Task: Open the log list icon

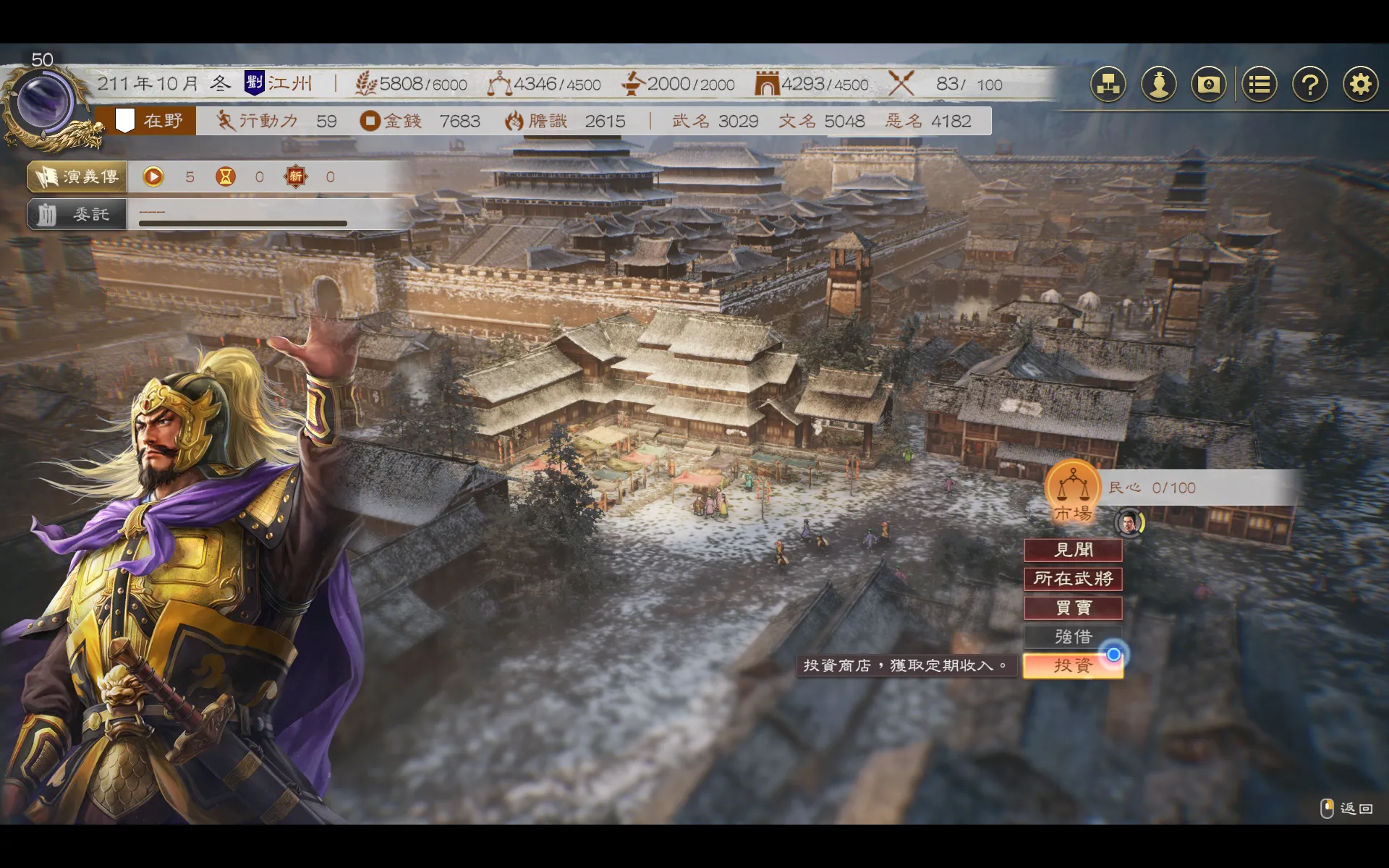Action: [1260, 84]
